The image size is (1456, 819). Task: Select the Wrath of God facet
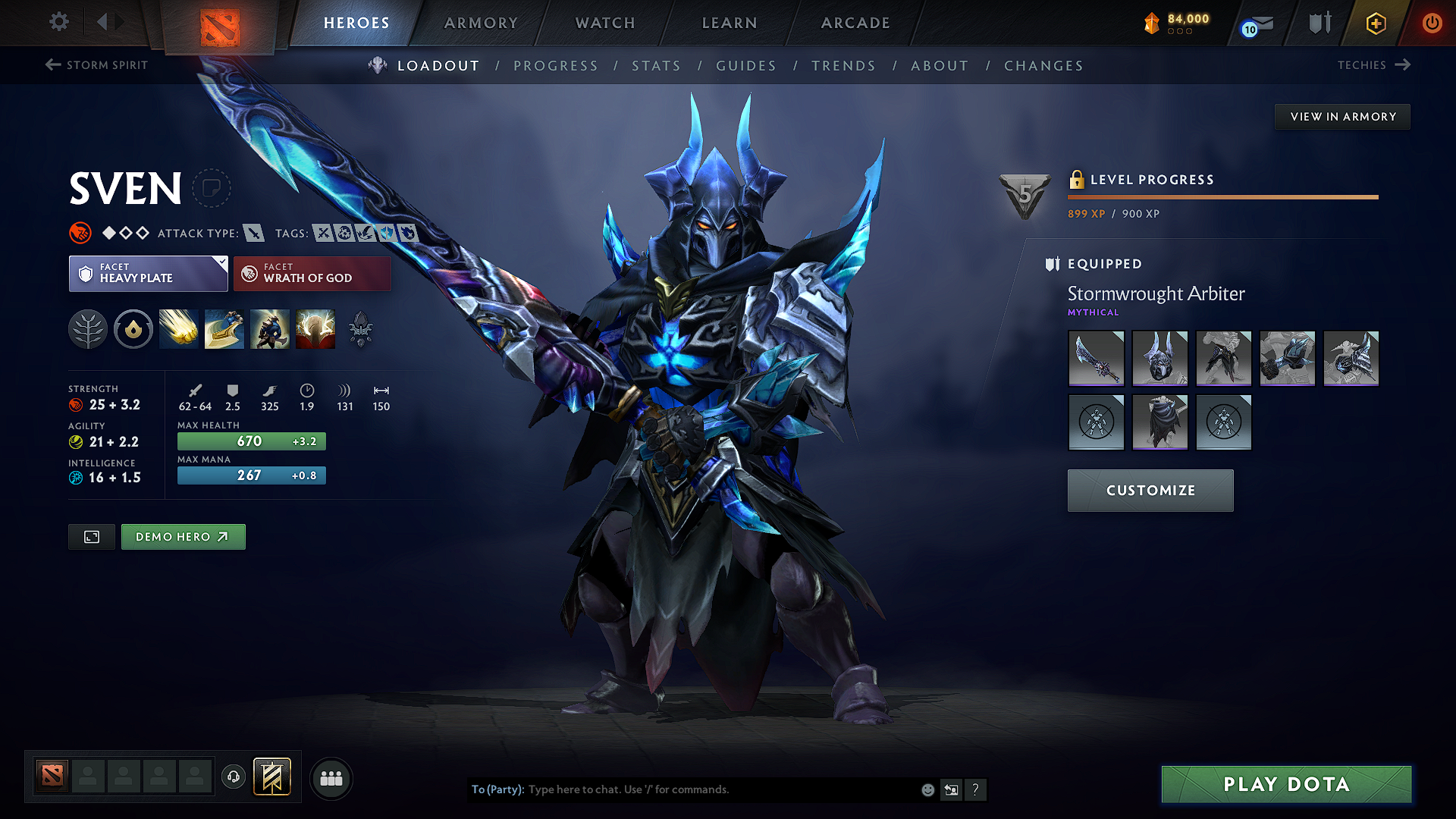click(312, 273)
